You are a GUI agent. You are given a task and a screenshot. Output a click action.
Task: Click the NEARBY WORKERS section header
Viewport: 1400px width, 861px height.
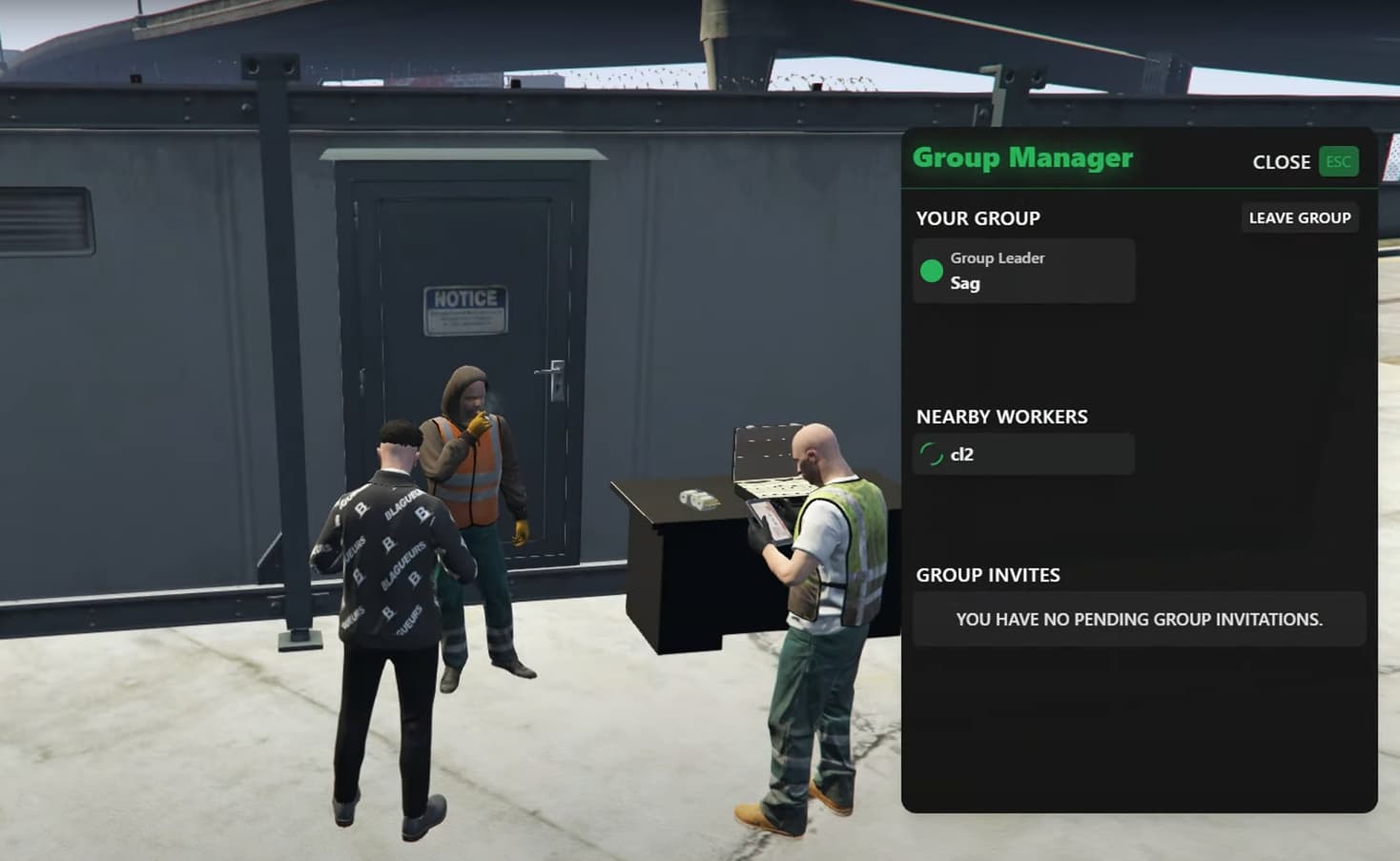point(1001,417)
